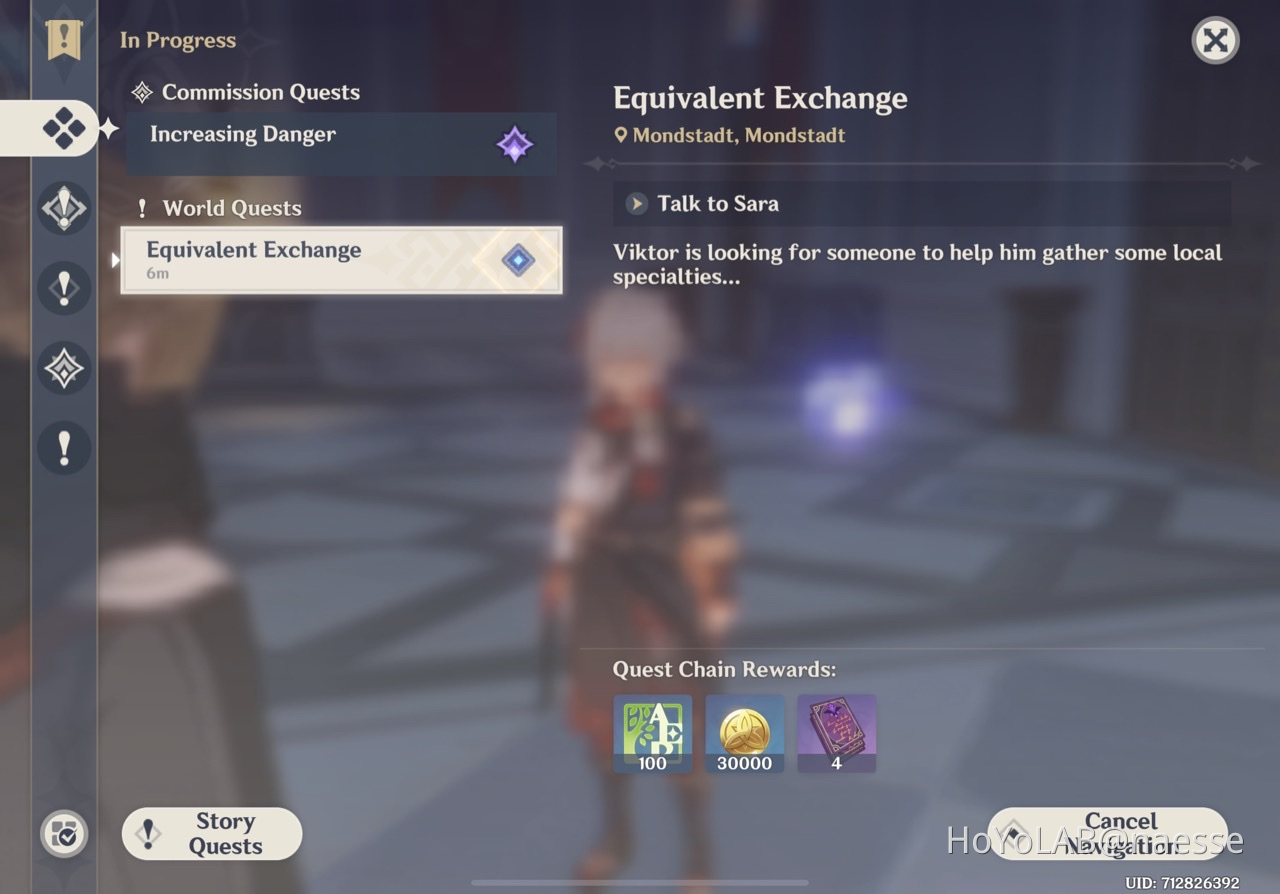Select the lower exclamation quest icon in sidebar

[x=64, y=447]
